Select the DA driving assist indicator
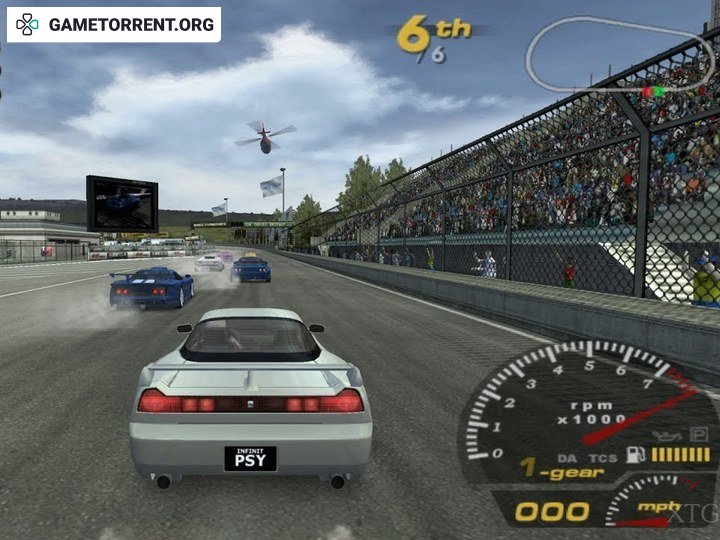This screenshot has height=540, width=720. click(x=568, y=456)
